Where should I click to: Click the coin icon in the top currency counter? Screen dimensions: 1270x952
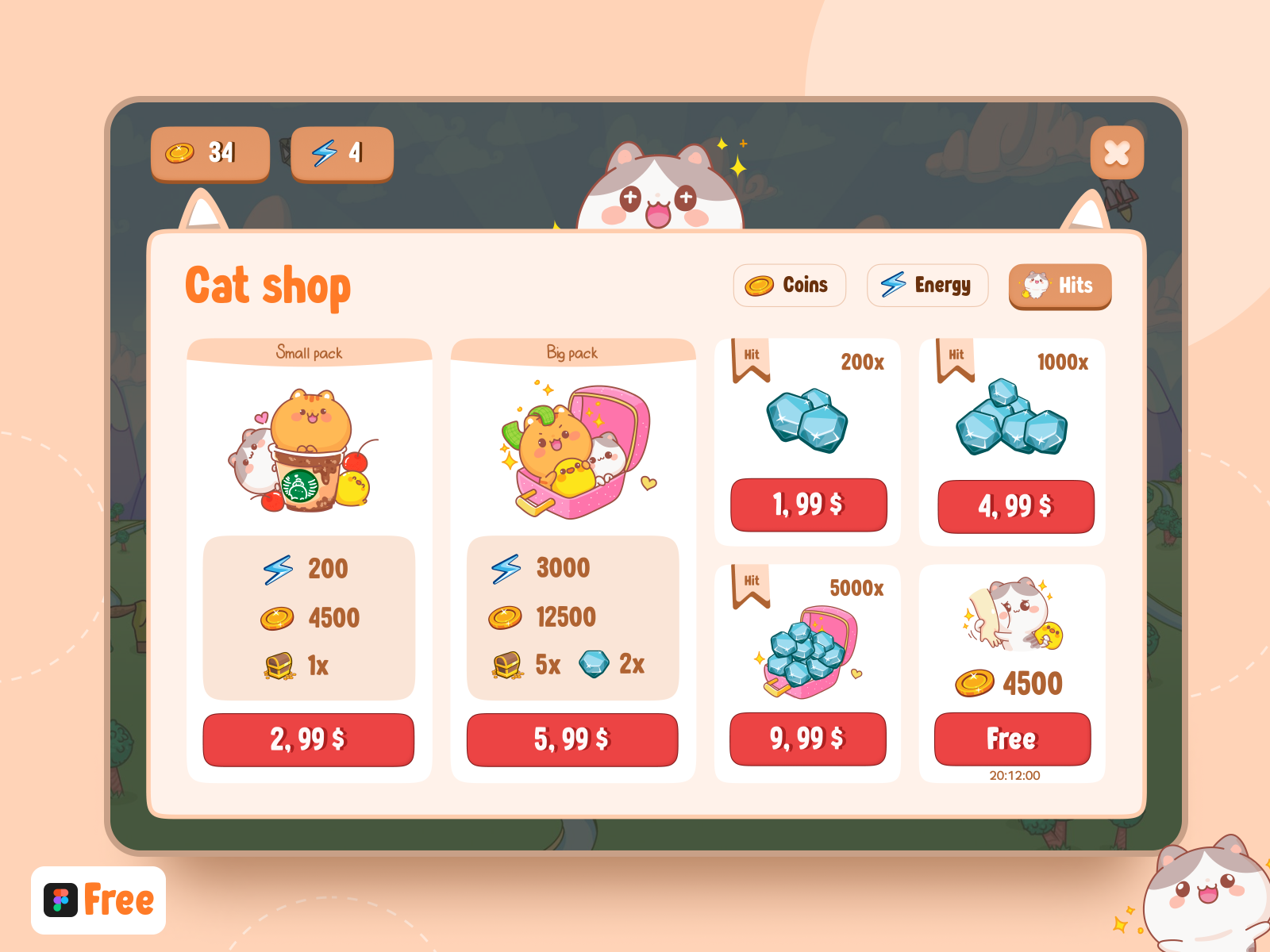click(181, 153)
